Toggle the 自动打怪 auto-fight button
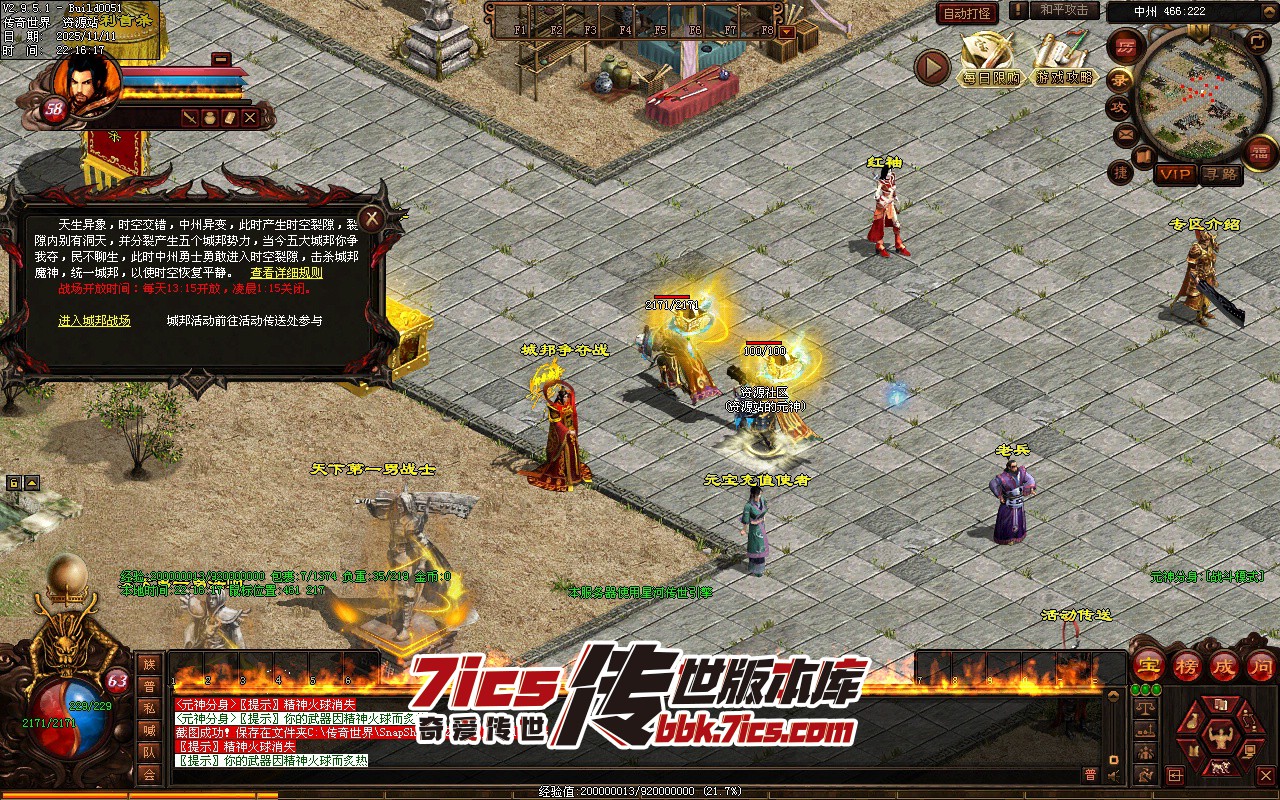The image size is (1280, 800). pyautogui.click(x=967, y=13)
